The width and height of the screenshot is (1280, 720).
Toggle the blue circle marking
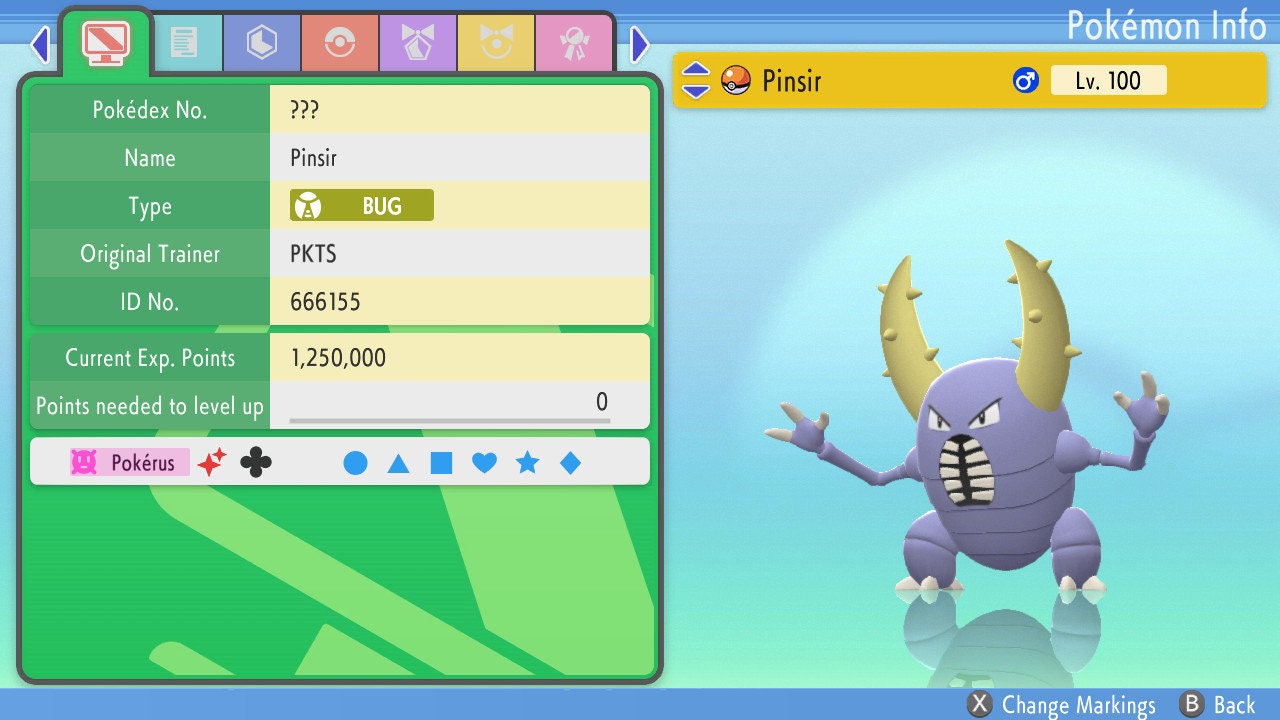point(355,463)
